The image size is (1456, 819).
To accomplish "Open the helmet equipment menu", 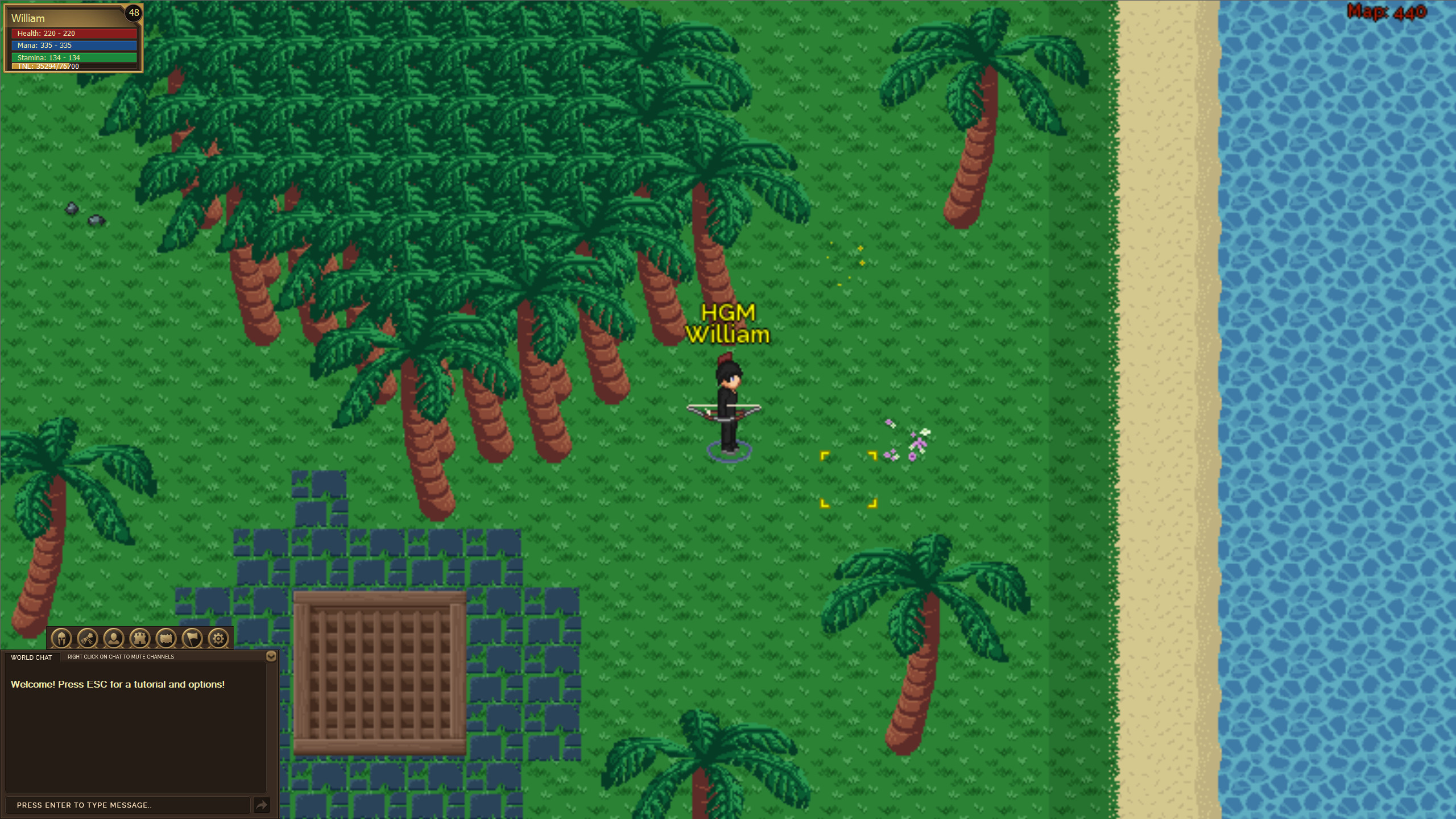I will pos(61,638).
